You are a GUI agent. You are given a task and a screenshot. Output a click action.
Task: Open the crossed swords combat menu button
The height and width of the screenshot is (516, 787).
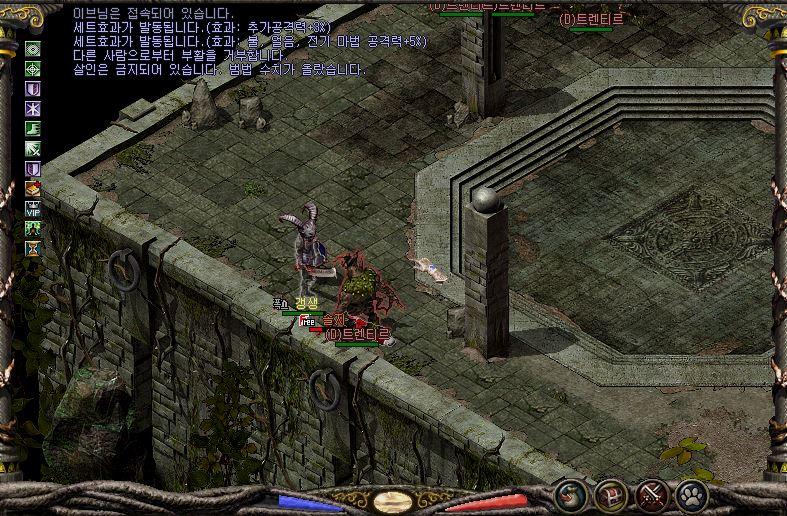[652, 494]
